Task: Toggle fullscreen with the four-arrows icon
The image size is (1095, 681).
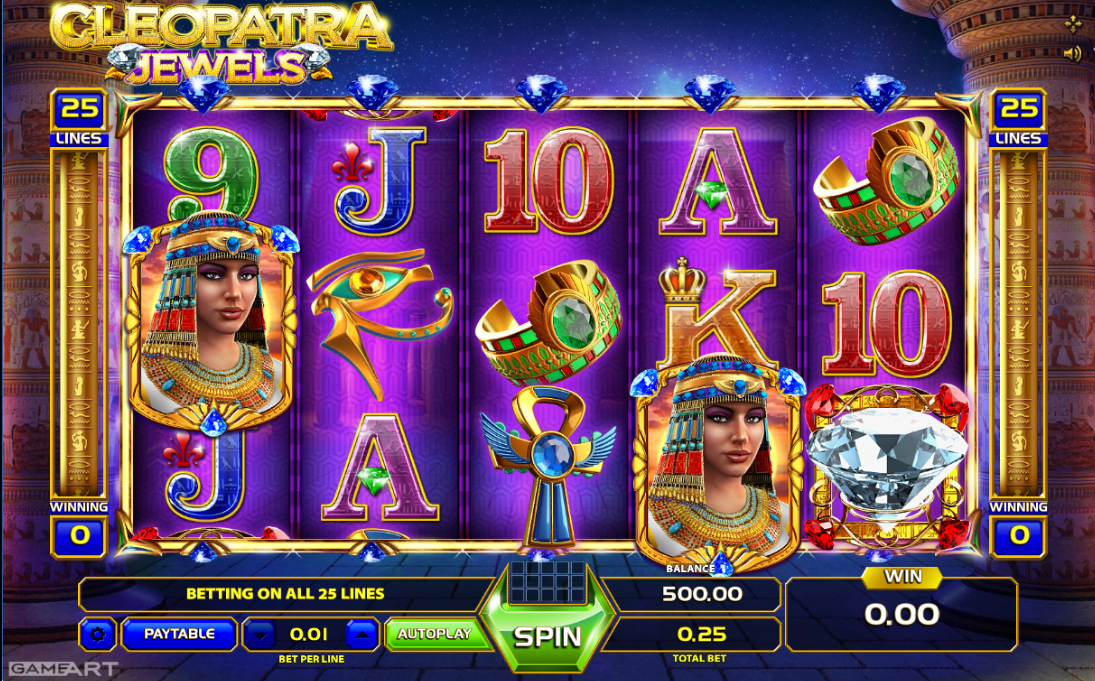Action: tap(1073, 23)
